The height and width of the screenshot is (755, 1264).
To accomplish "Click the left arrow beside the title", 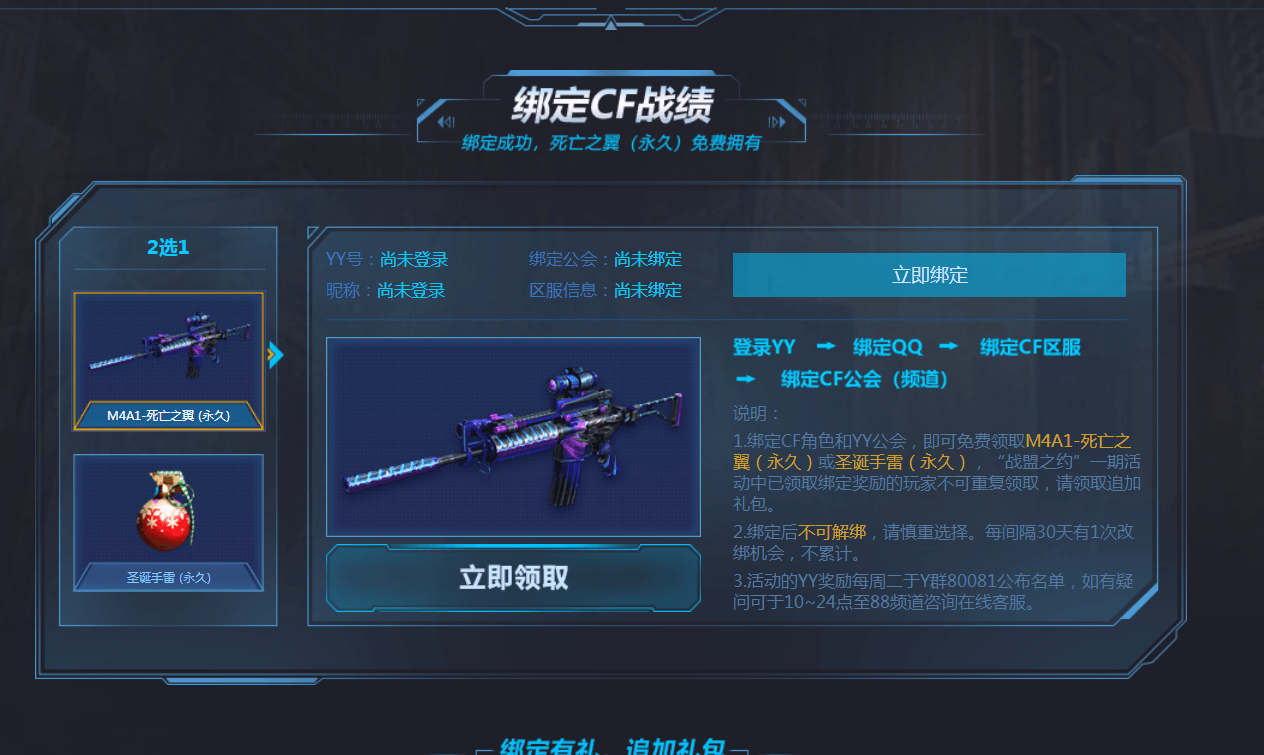I will pos(446,122).
